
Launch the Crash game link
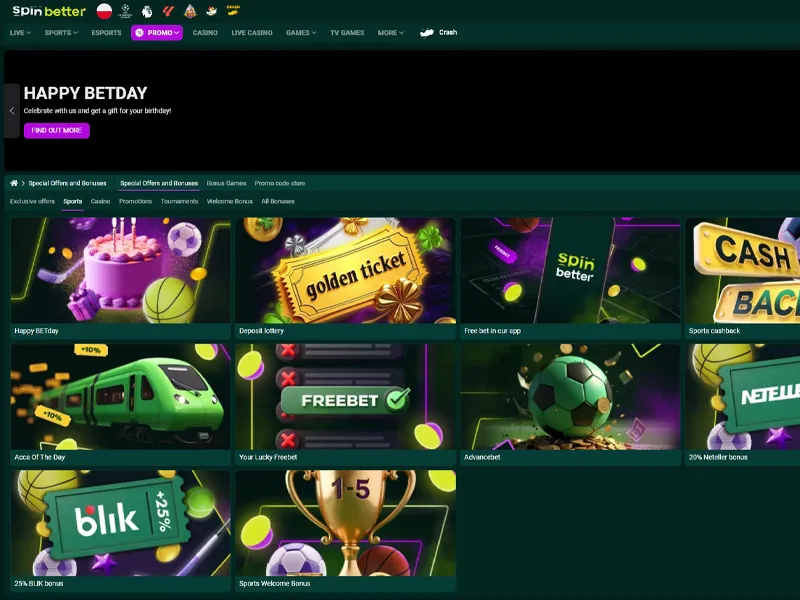[440, 33]
